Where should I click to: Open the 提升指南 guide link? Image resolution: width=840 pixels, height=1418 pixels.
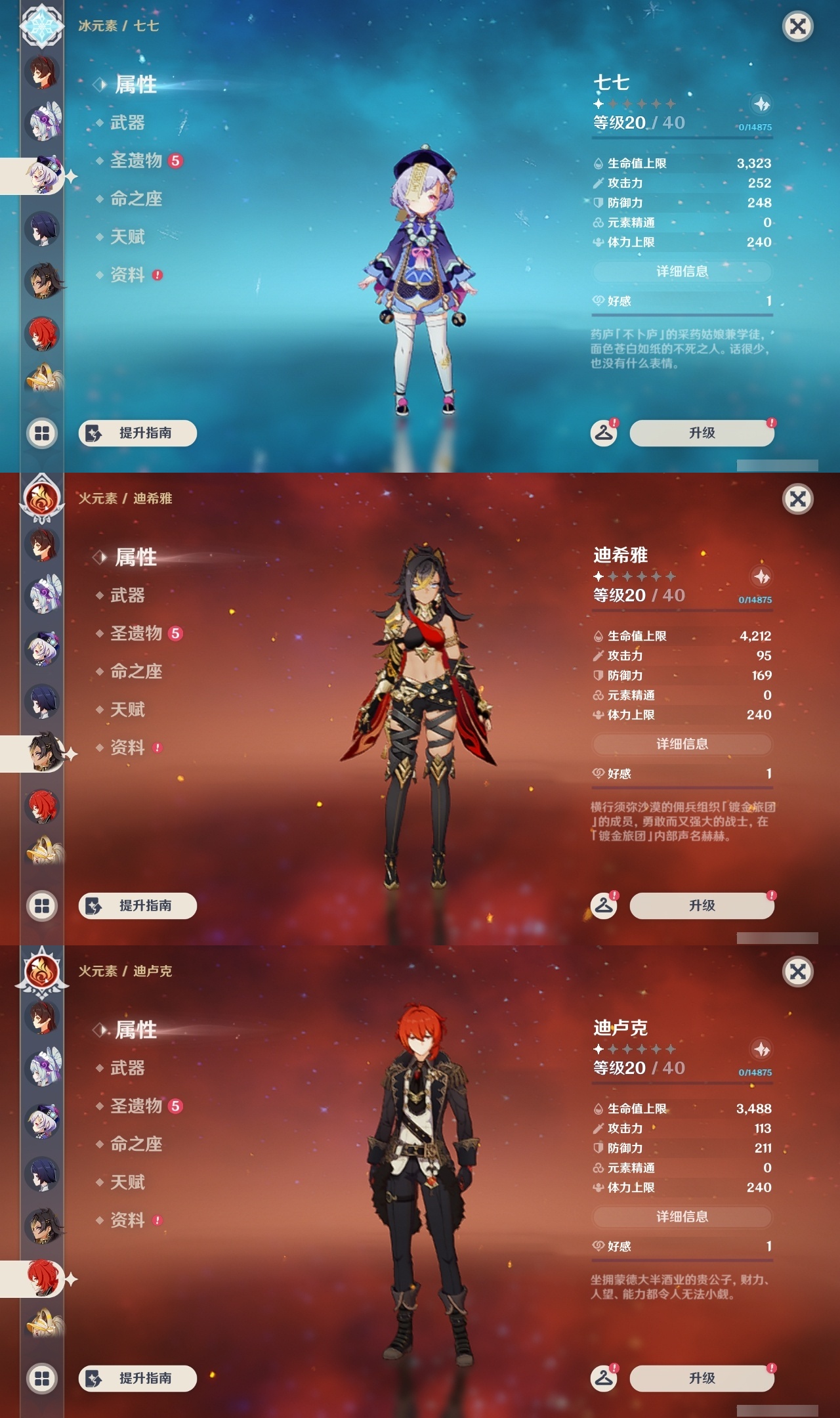(139, 432)
